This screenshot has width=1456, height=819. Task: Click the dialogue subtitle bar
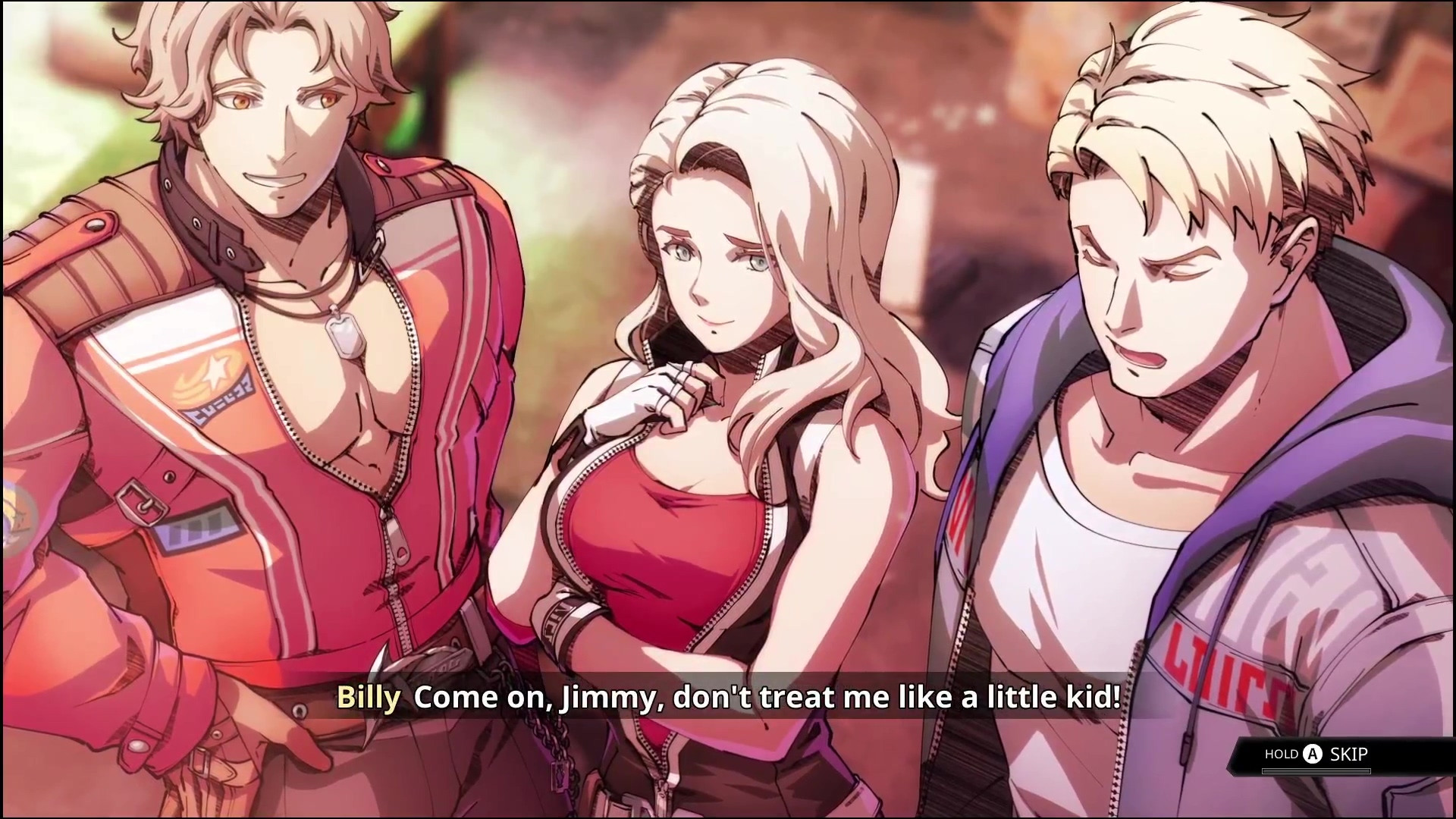[x=728, y=698]
